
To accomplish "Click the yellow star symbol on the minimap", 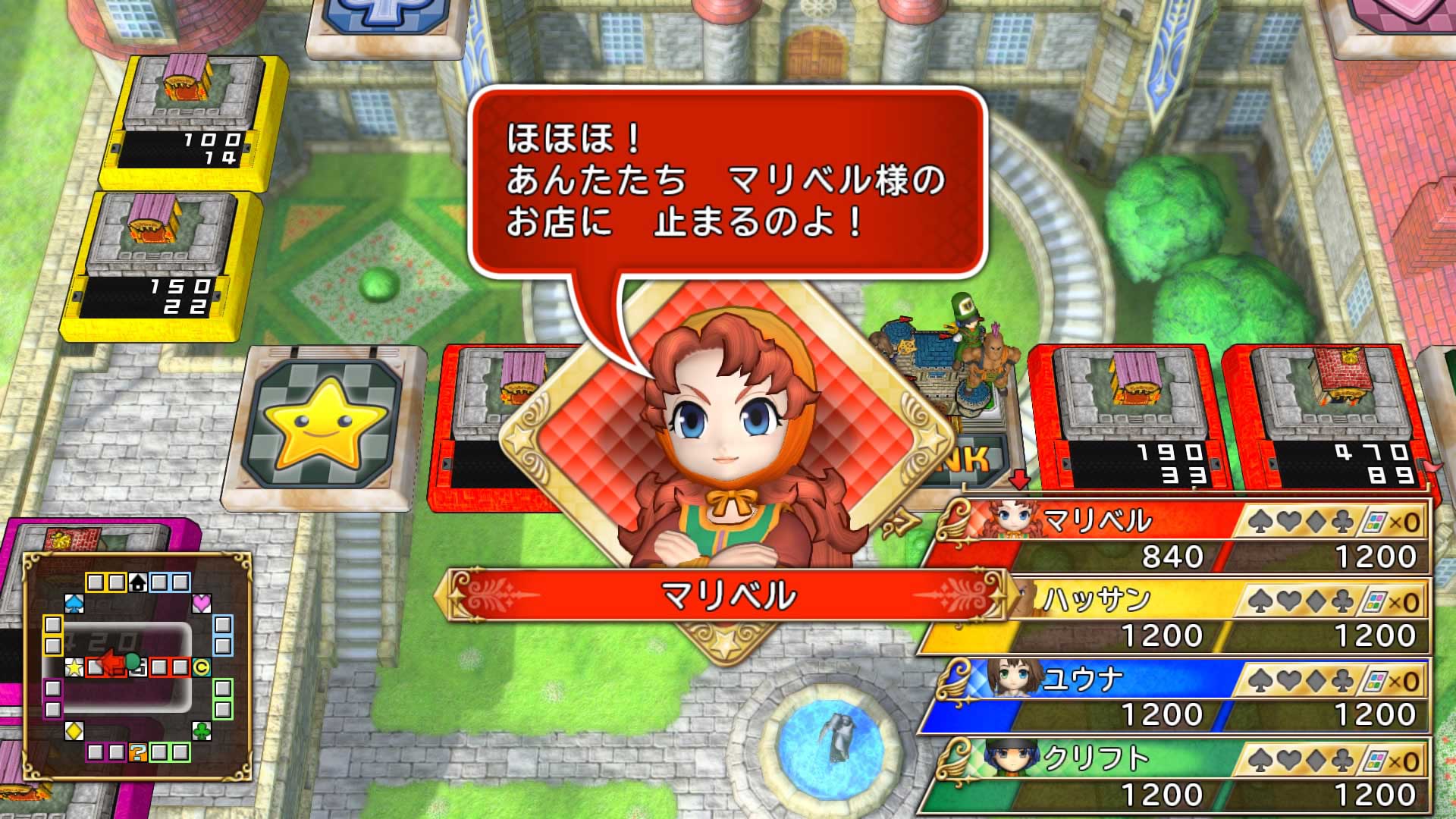I will [x=74, y=667].
